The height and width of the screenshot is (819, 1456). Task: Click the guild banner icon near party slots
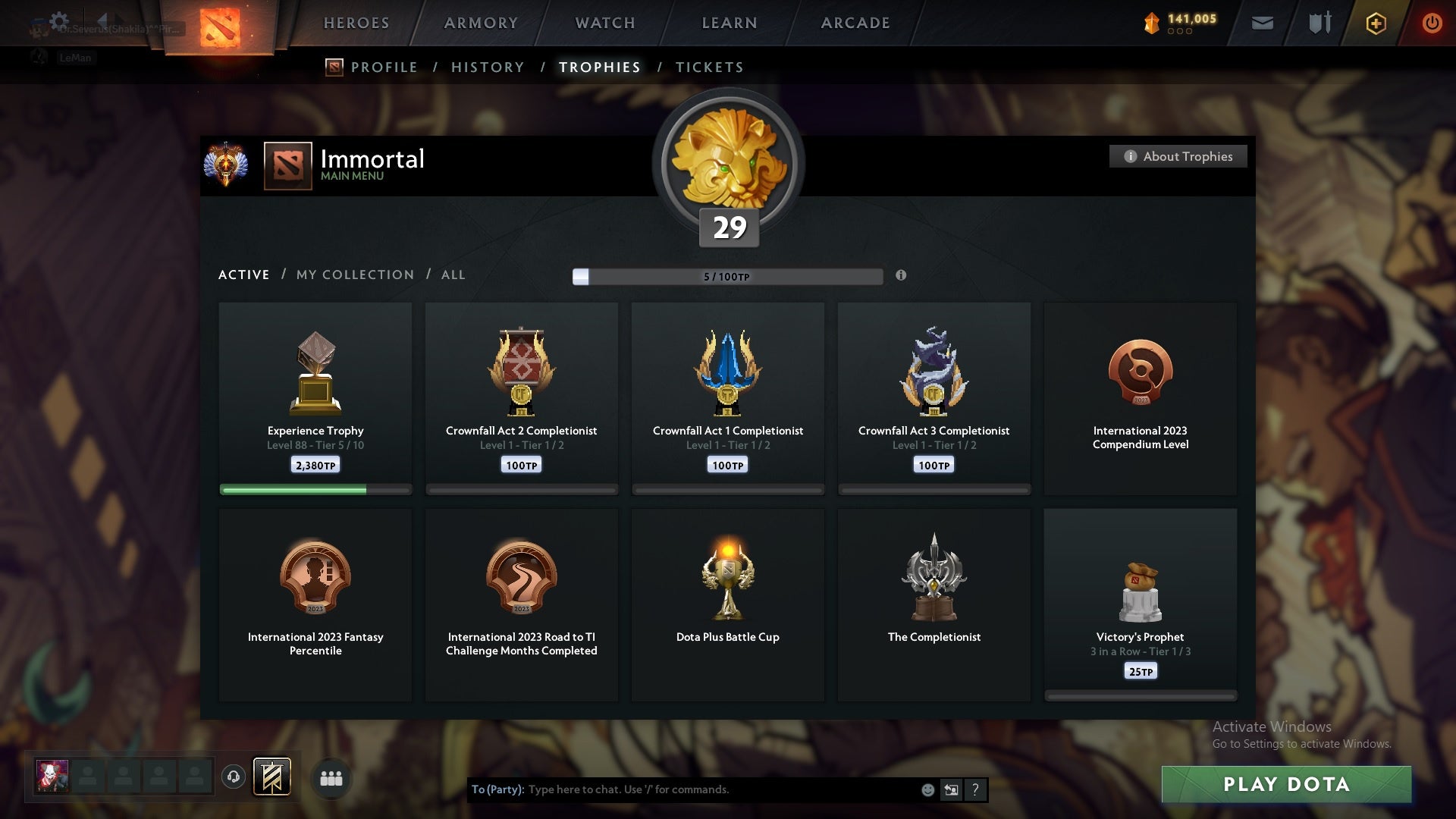pyautogui.click(x=270, y=777)
